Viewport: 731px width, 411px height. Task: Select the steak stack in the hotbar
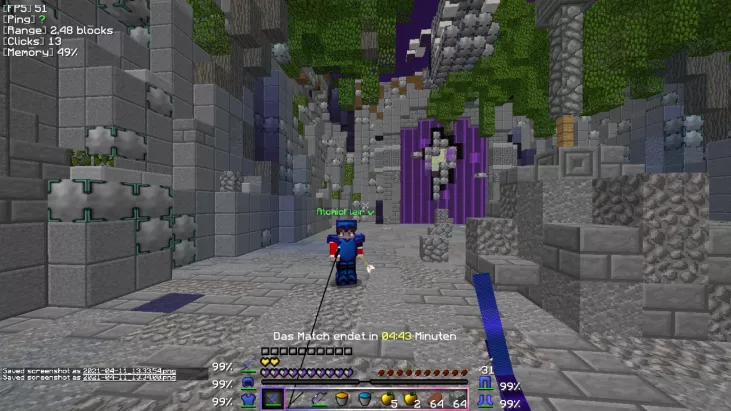(435, 399)
